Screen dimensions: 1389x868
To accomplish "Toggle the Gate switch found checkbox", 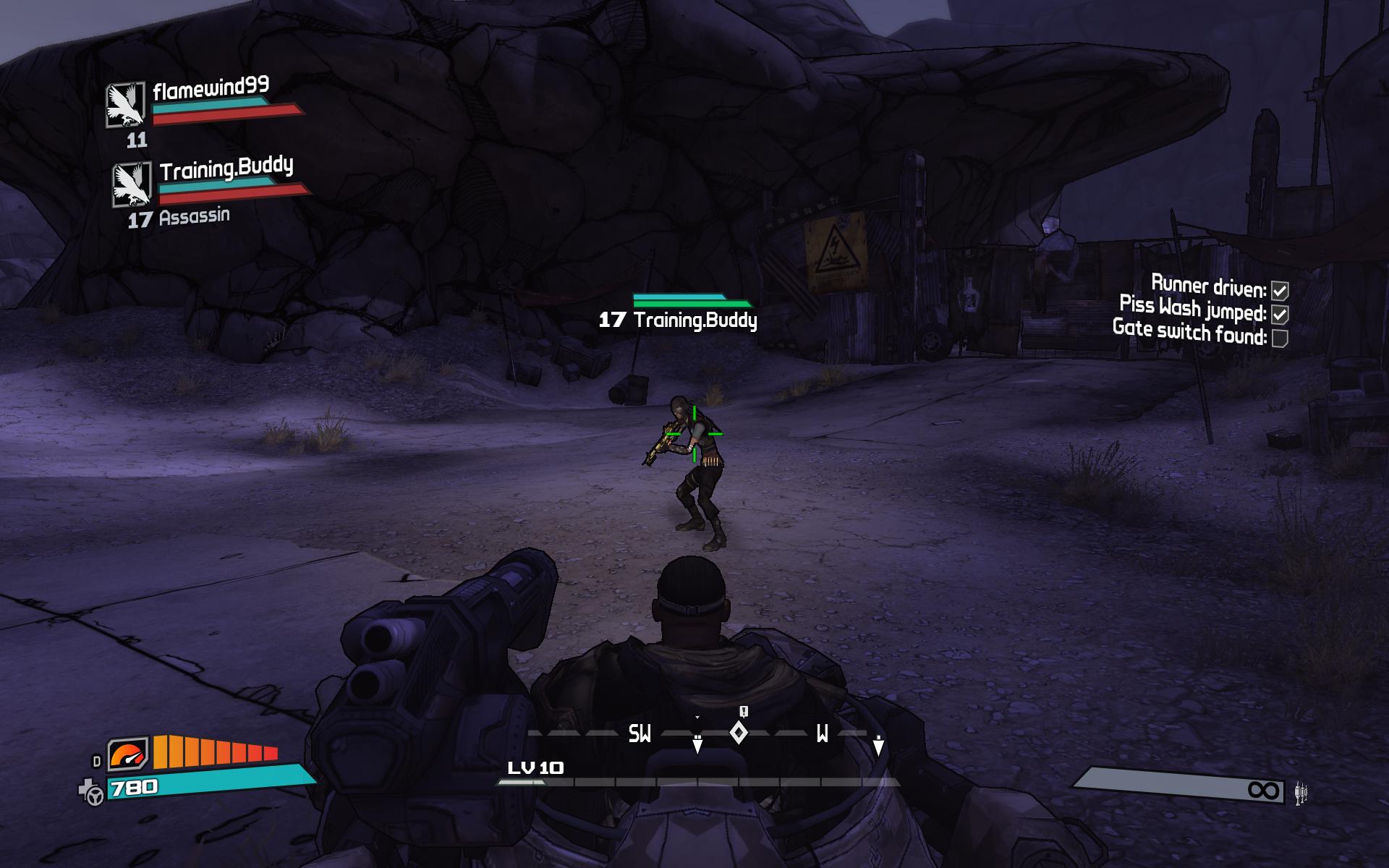I will tap(1280, 338).
